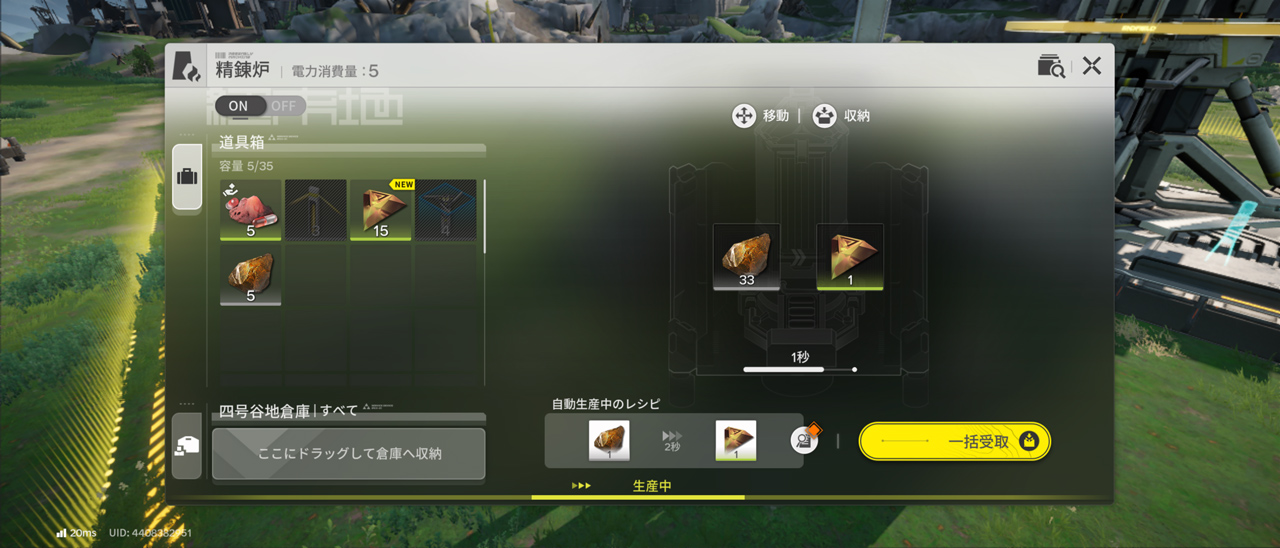Screen dimensions: 1280x548
Task: Click the 移動 move button
Action: pyautogui.click(x=761, y=116)
